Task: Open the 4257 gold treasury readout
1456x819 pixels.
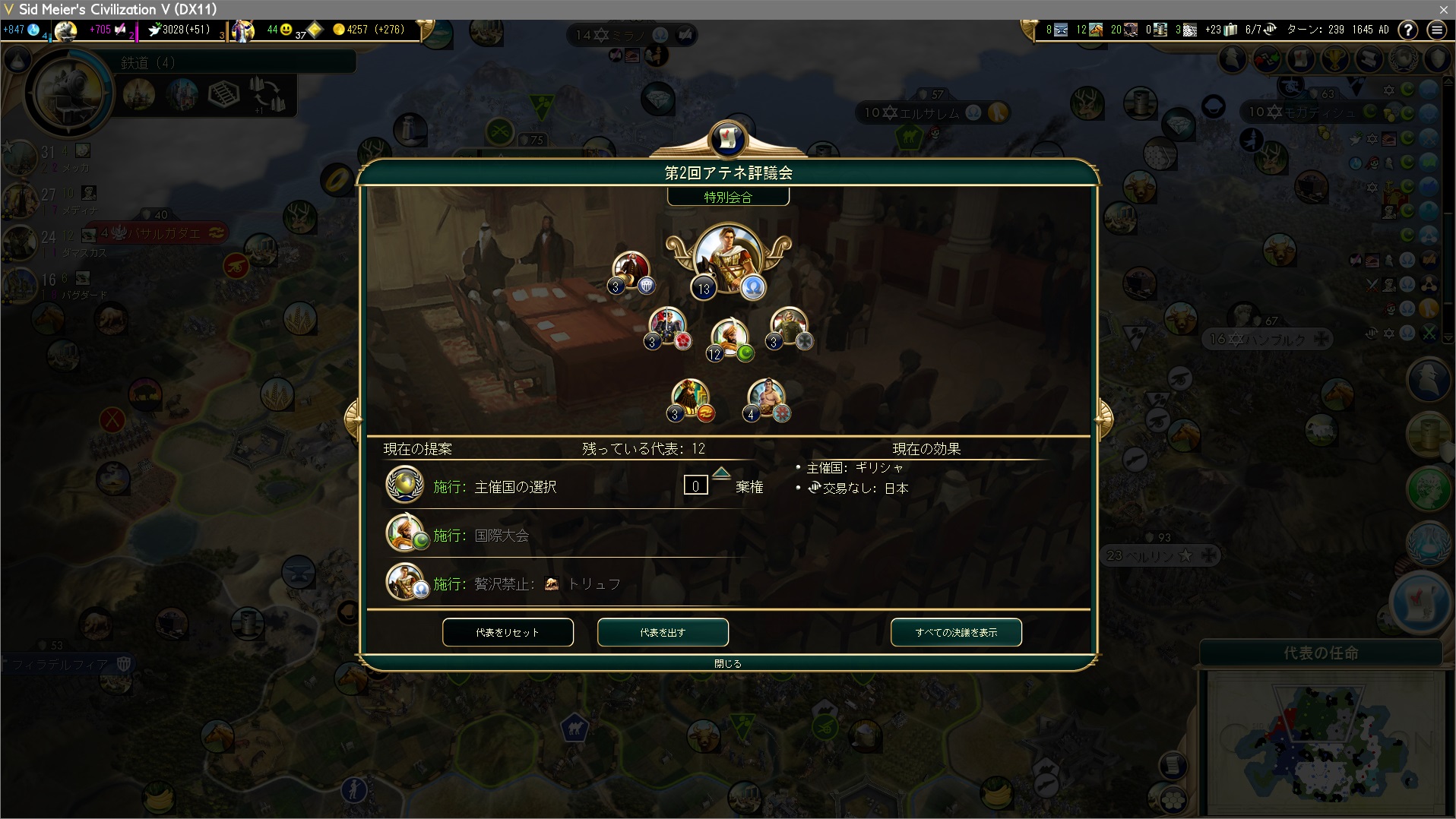Action: coord(368,30)
